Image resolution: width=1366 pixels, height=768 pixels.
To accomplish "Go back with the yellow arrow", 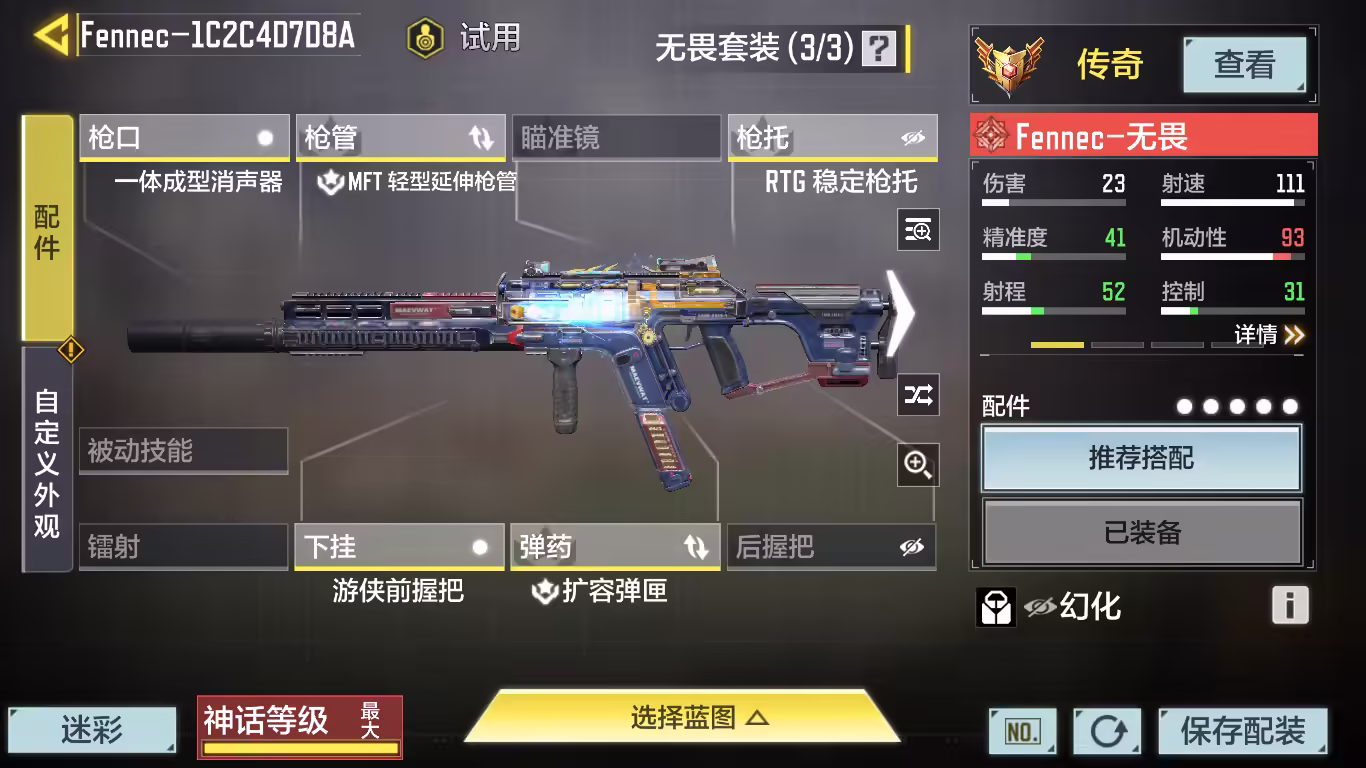I will click(x=50, y=35).
